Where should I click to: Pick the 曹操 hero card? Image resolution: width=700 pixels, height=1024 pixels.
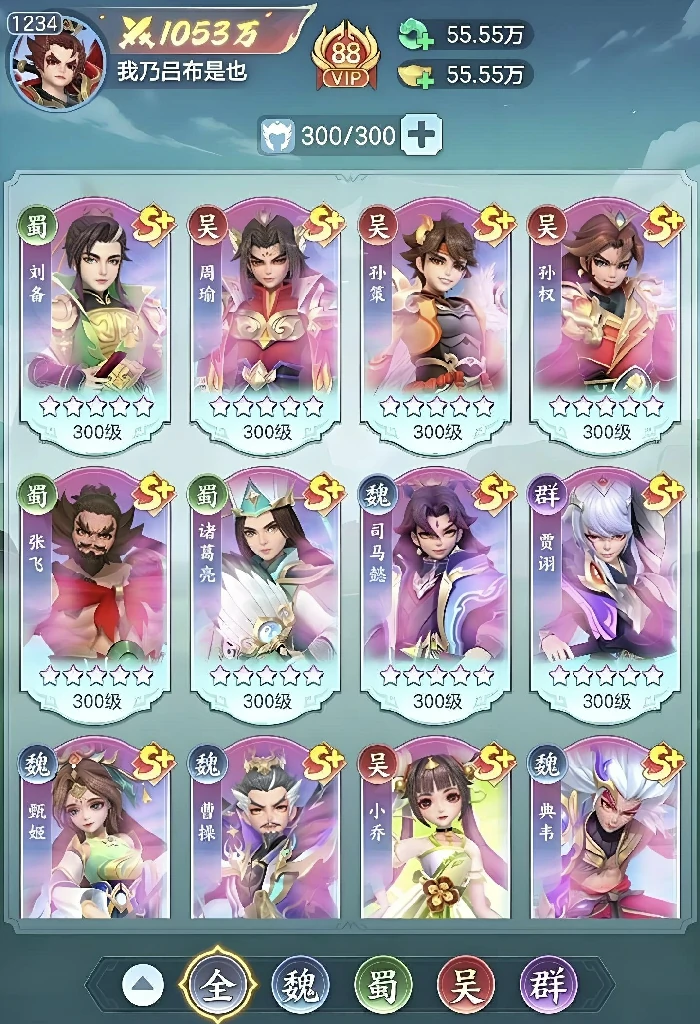coord(265,830)
